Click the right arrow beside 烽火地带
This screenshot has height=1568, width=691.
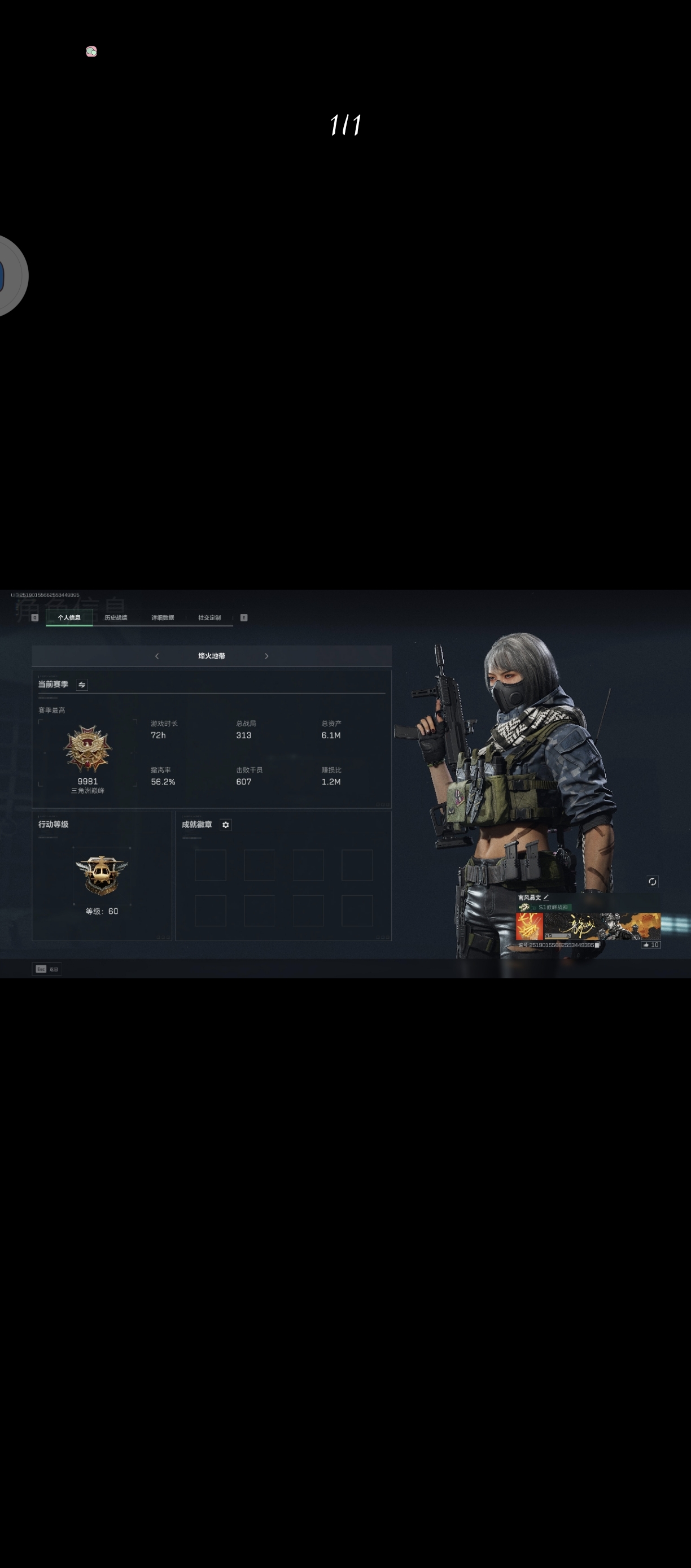pos(266,656)
